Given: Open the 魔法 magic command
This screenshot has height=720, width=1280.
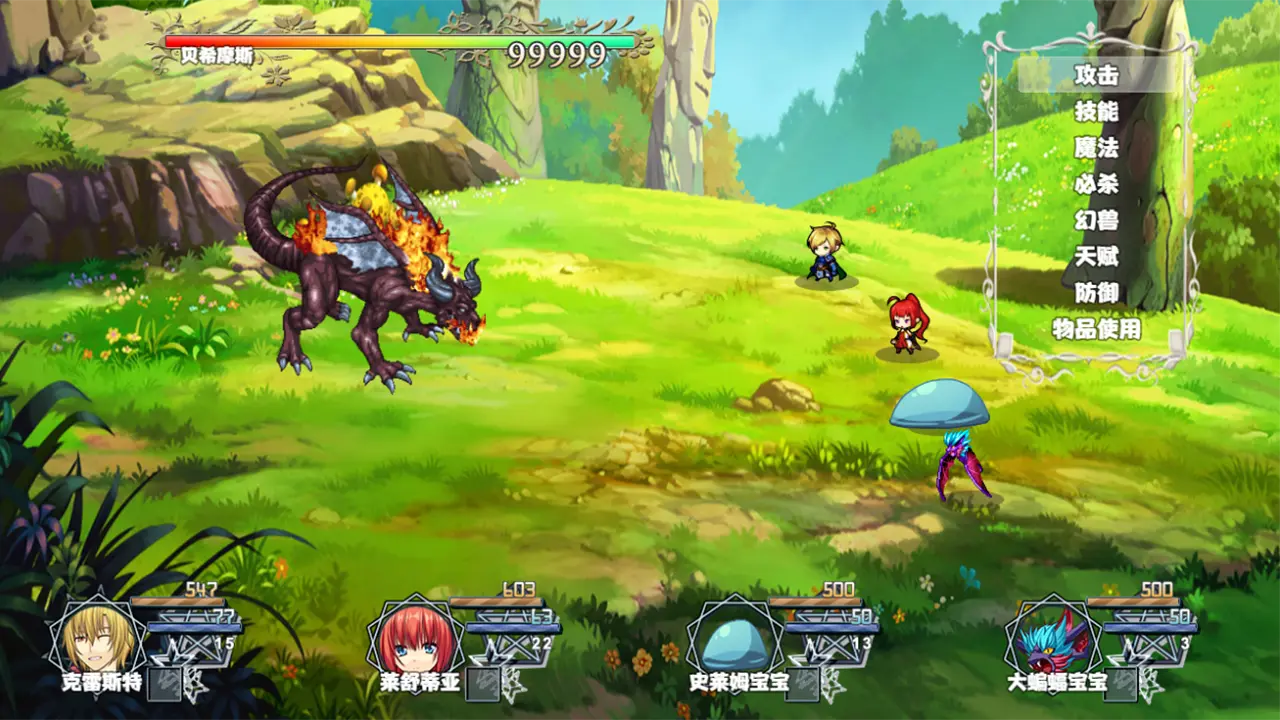Looking at the screenshot, I should pyautogui.click(x=1096, y=148).
